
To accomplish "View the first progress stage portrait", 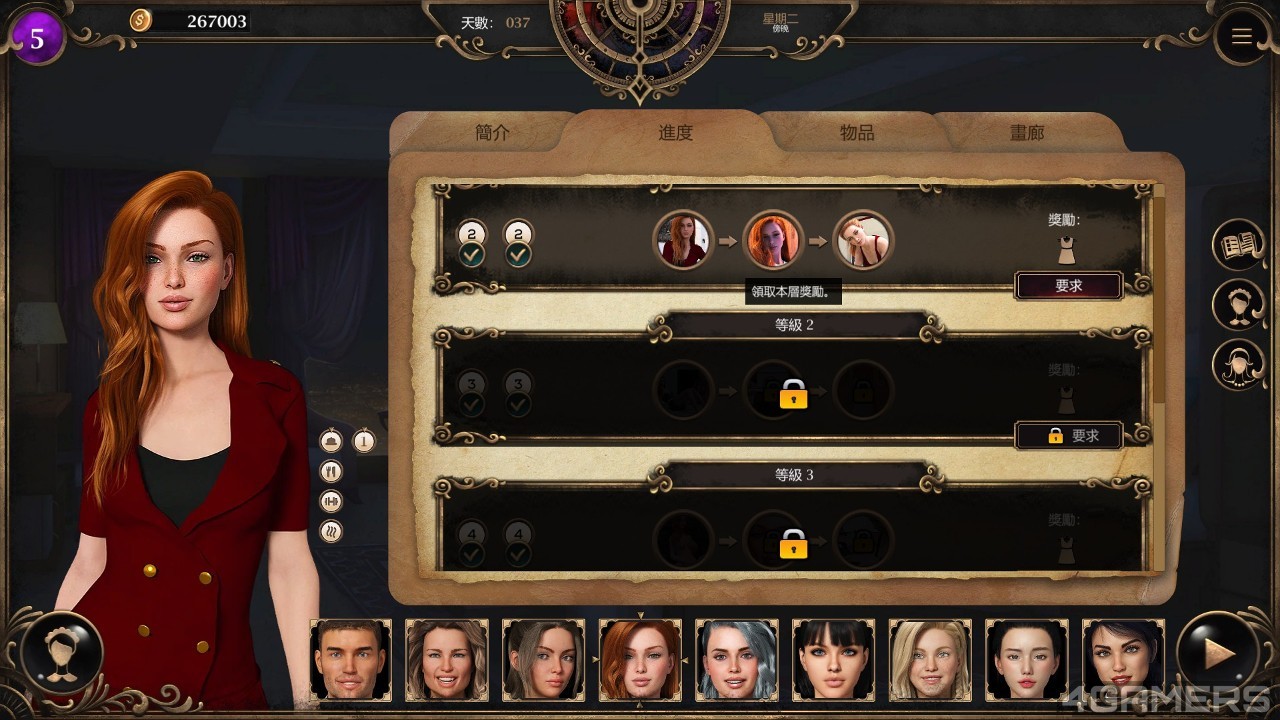I will pos(683,241).
